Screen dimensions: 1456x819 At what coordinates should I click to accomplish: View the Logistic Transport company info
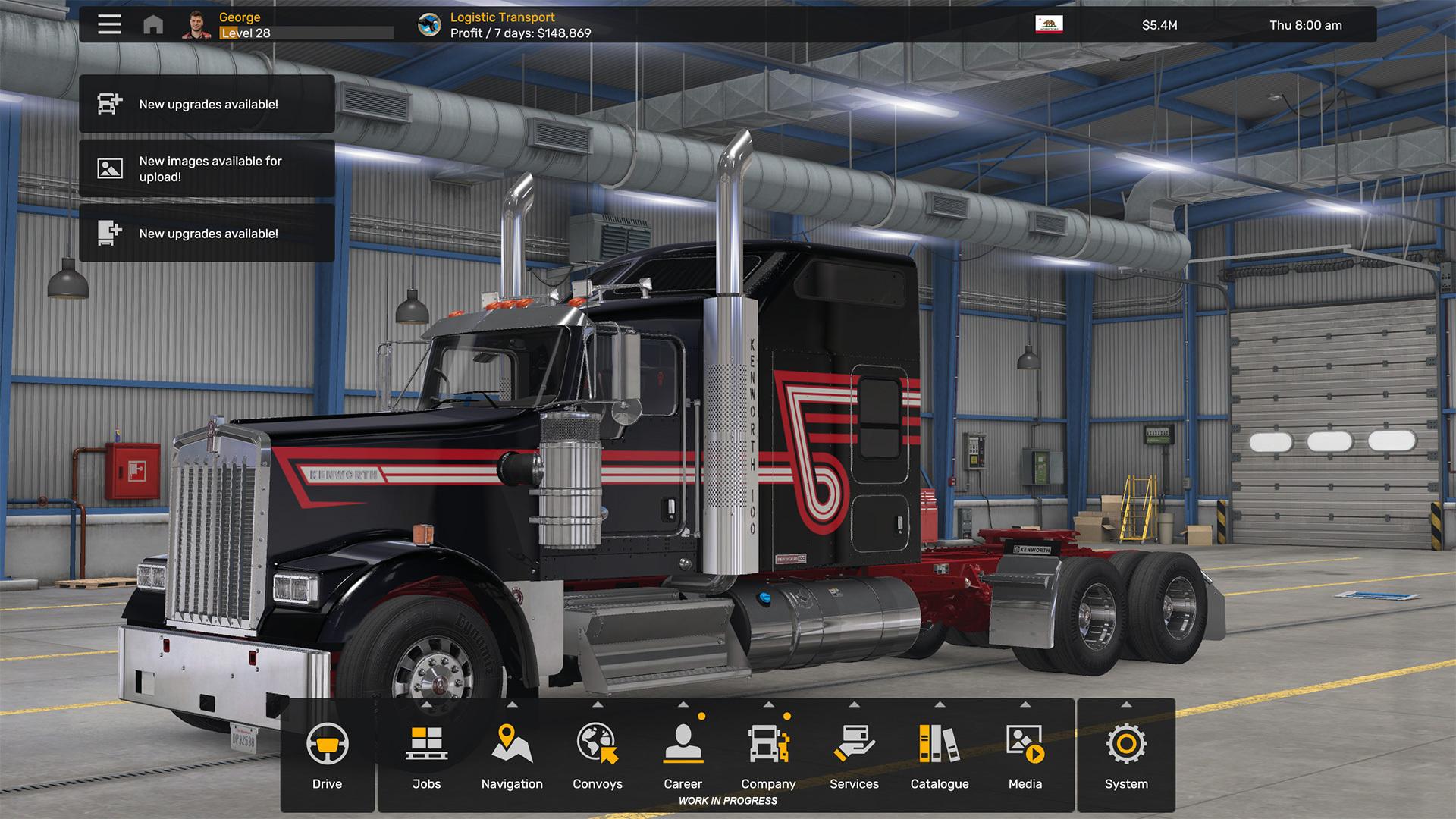tap(504, 25)
